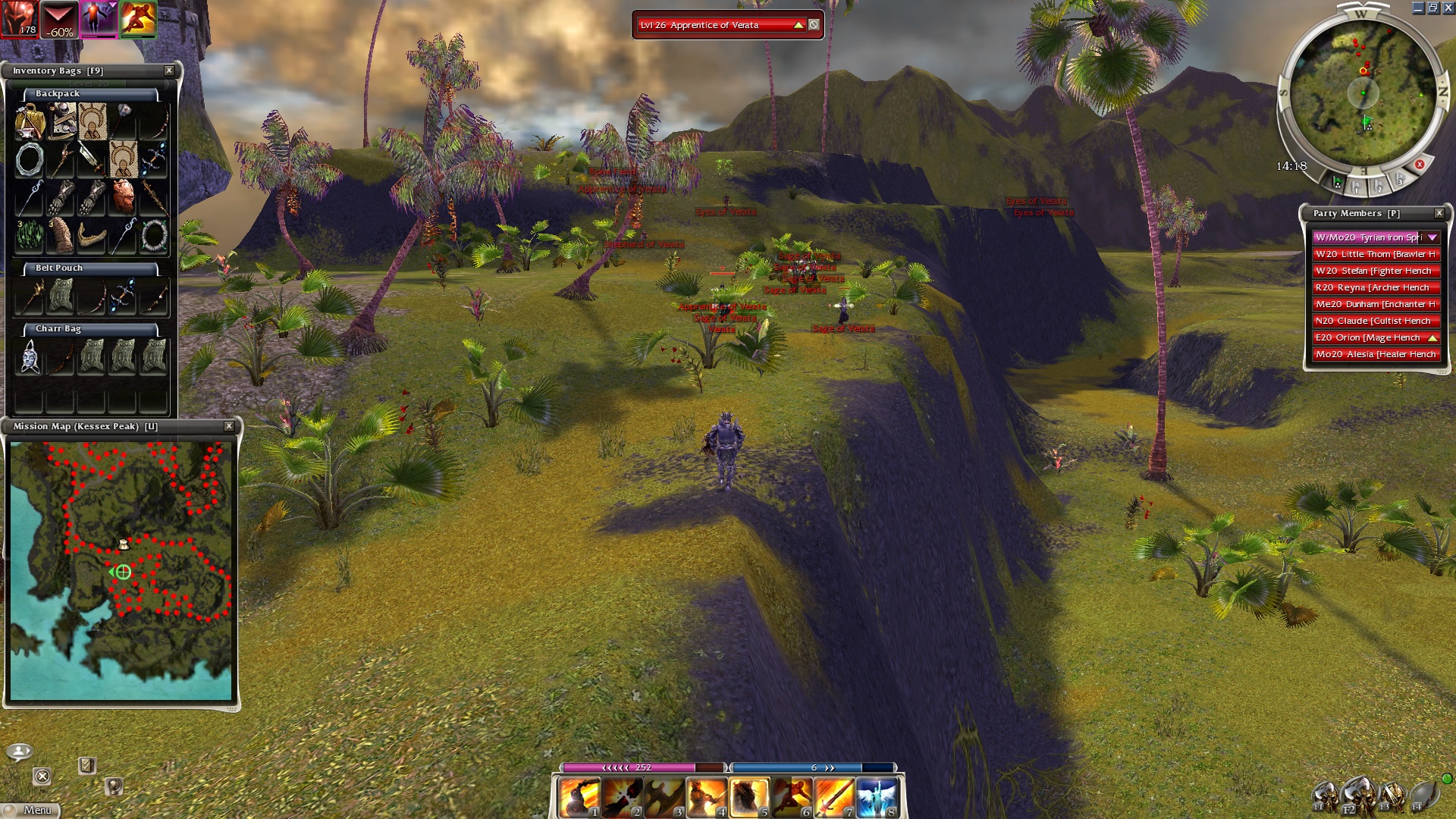Activate the highlighted skill in slot 5
This screenshot has width=1456, height=819.
[x=749, y=798]
